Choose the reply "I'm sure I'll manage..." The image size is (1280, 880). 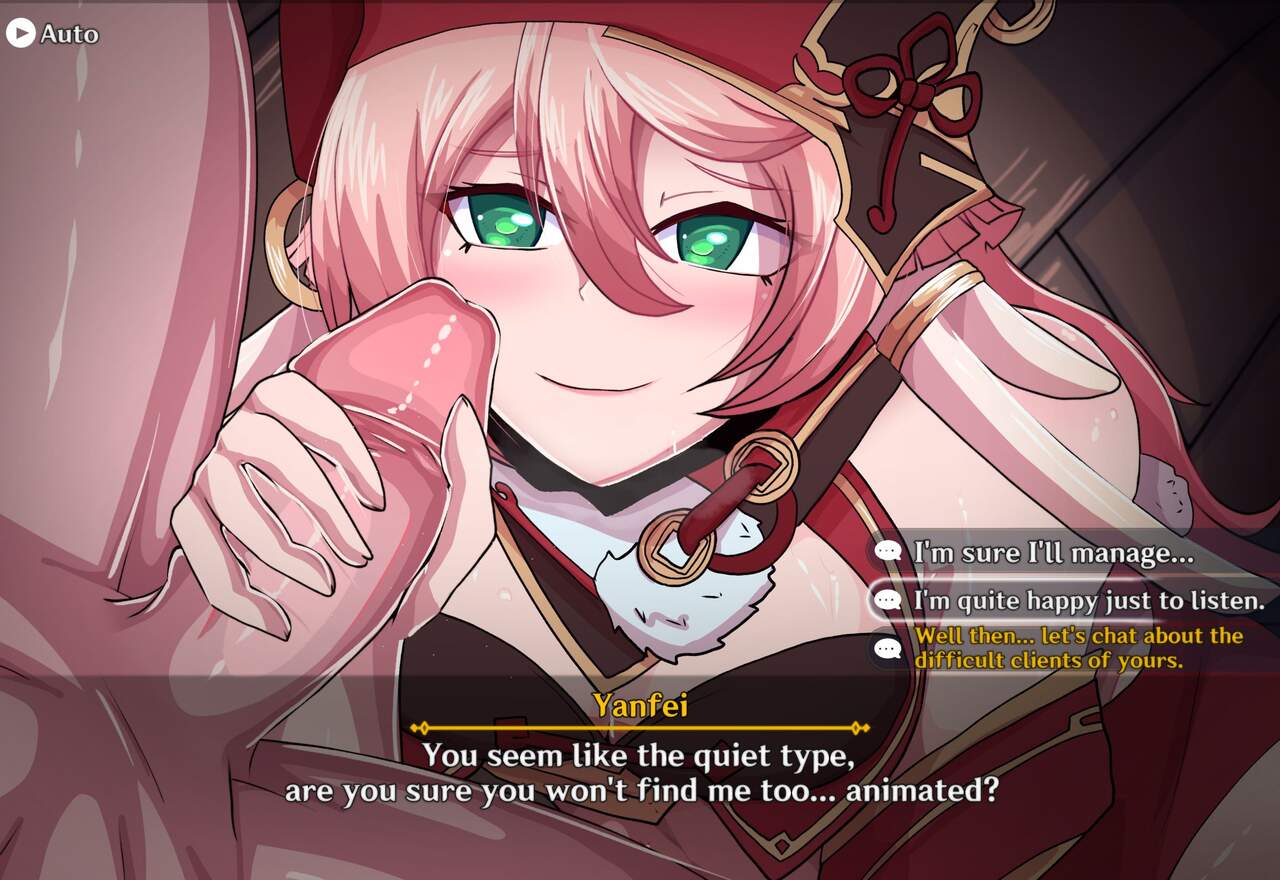tap(1054, 552)
